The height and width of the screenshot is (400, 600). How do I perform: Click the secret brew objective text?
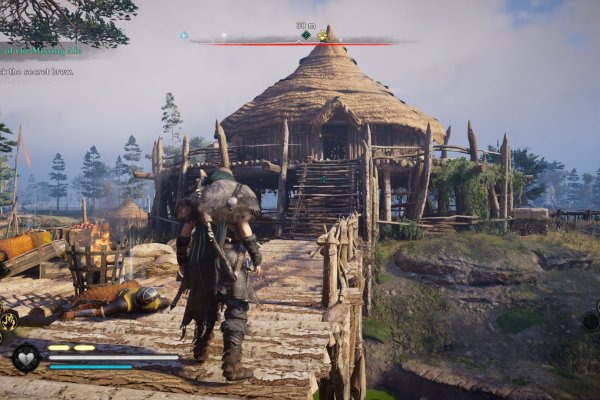38,71
